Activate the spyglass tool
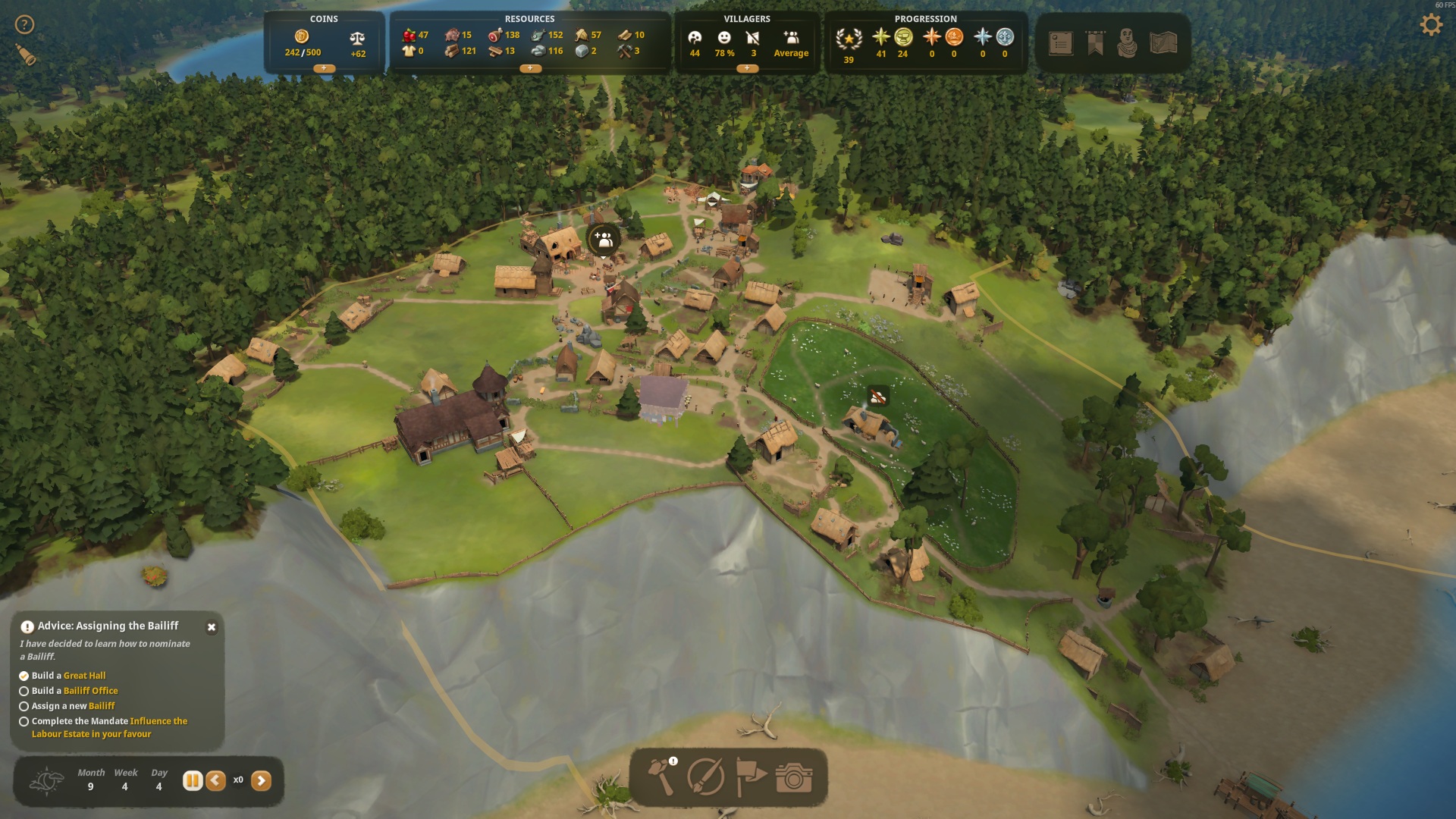1456x819 pixels. point(26,55)
